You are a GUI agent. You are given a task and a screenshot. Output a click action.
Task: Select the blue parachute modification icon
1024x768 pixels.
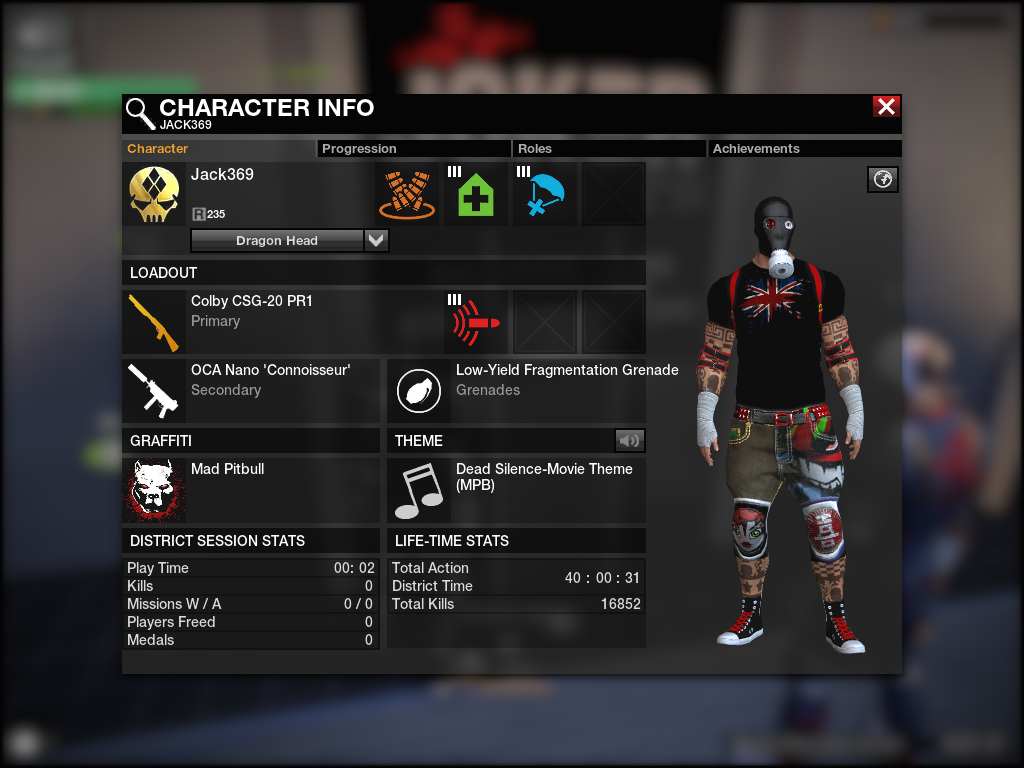[545, 195]
